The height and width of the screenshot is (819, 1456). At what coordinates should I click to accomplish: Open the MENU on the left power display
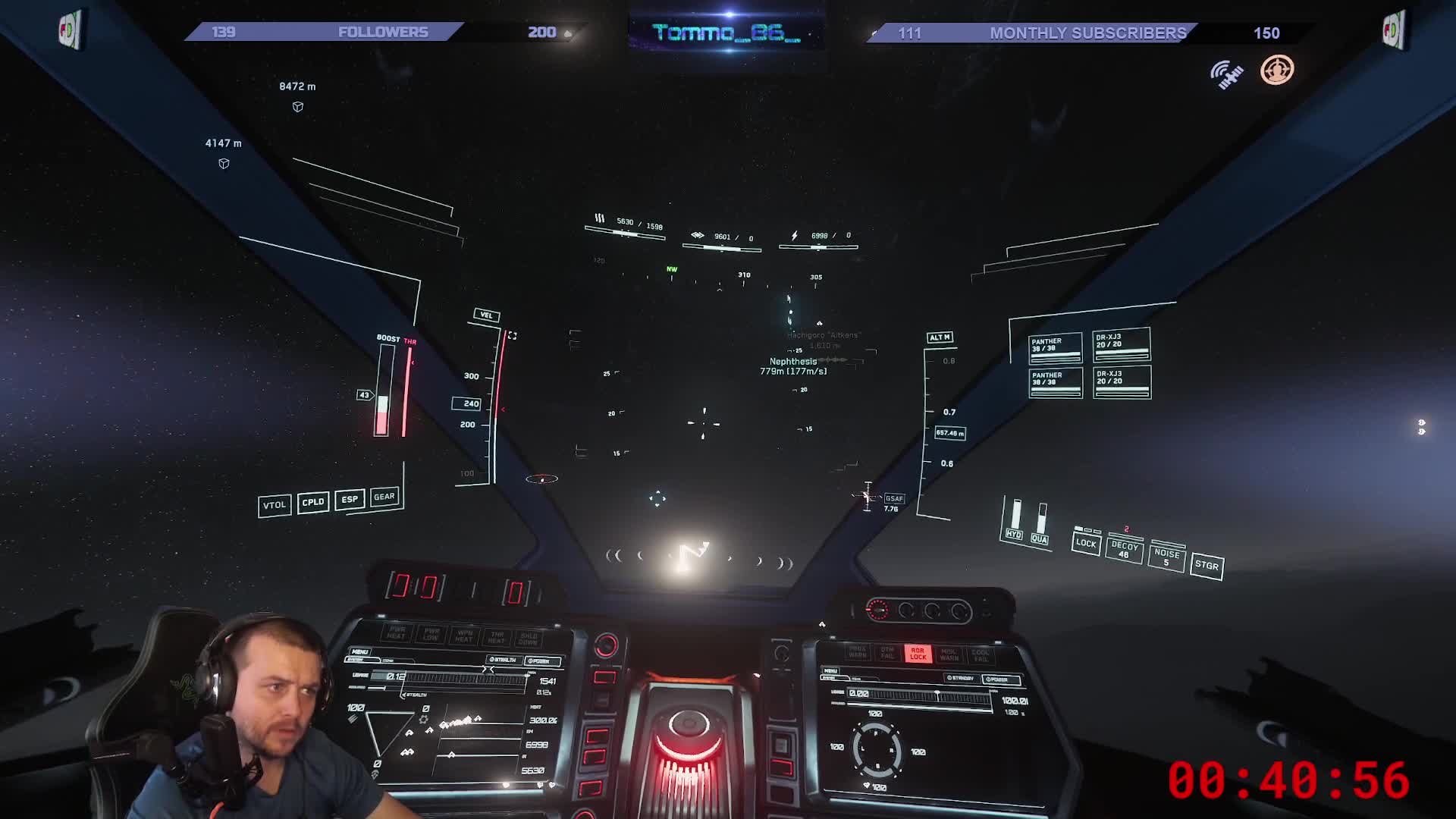click(359, 651)
